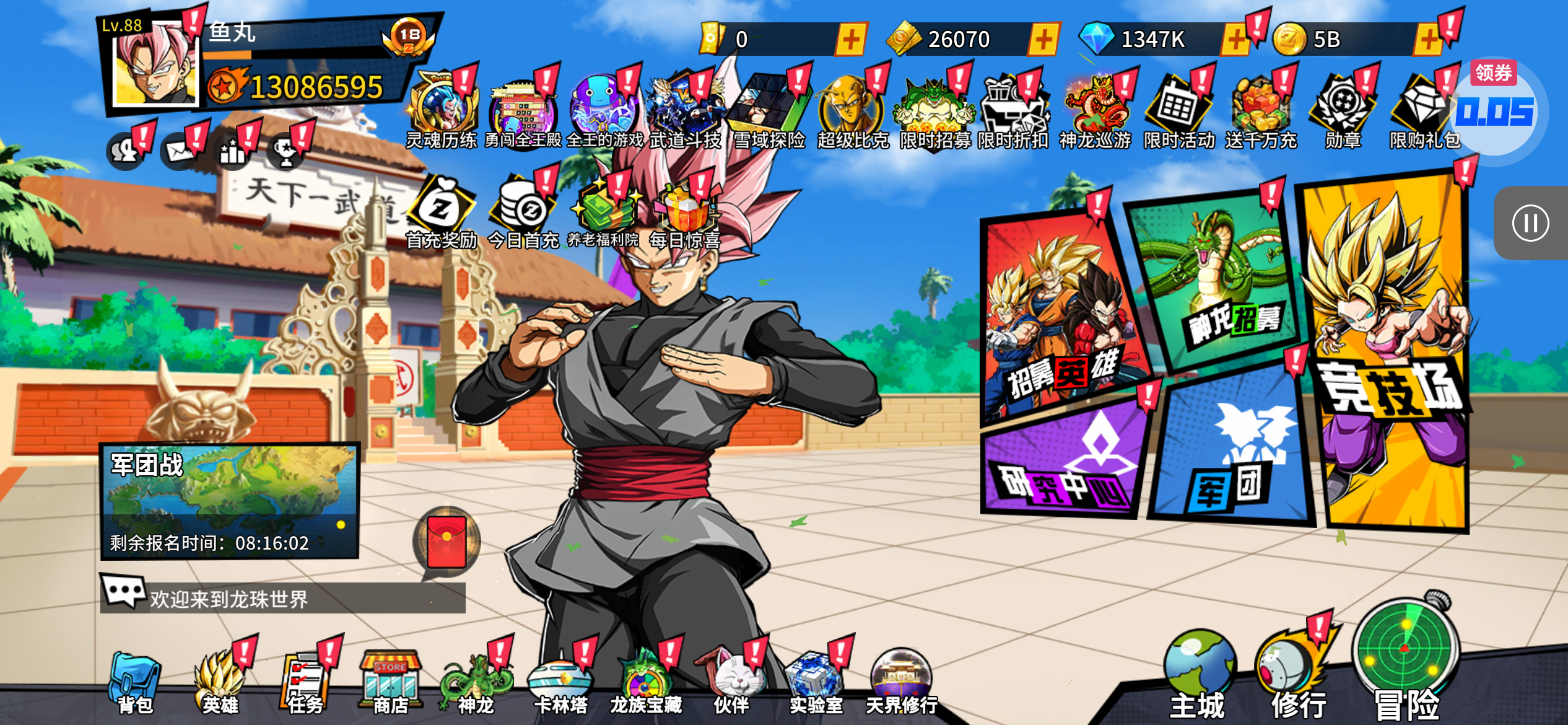
Task: Click the pause overlay button
Action: tap(1530, 223)
